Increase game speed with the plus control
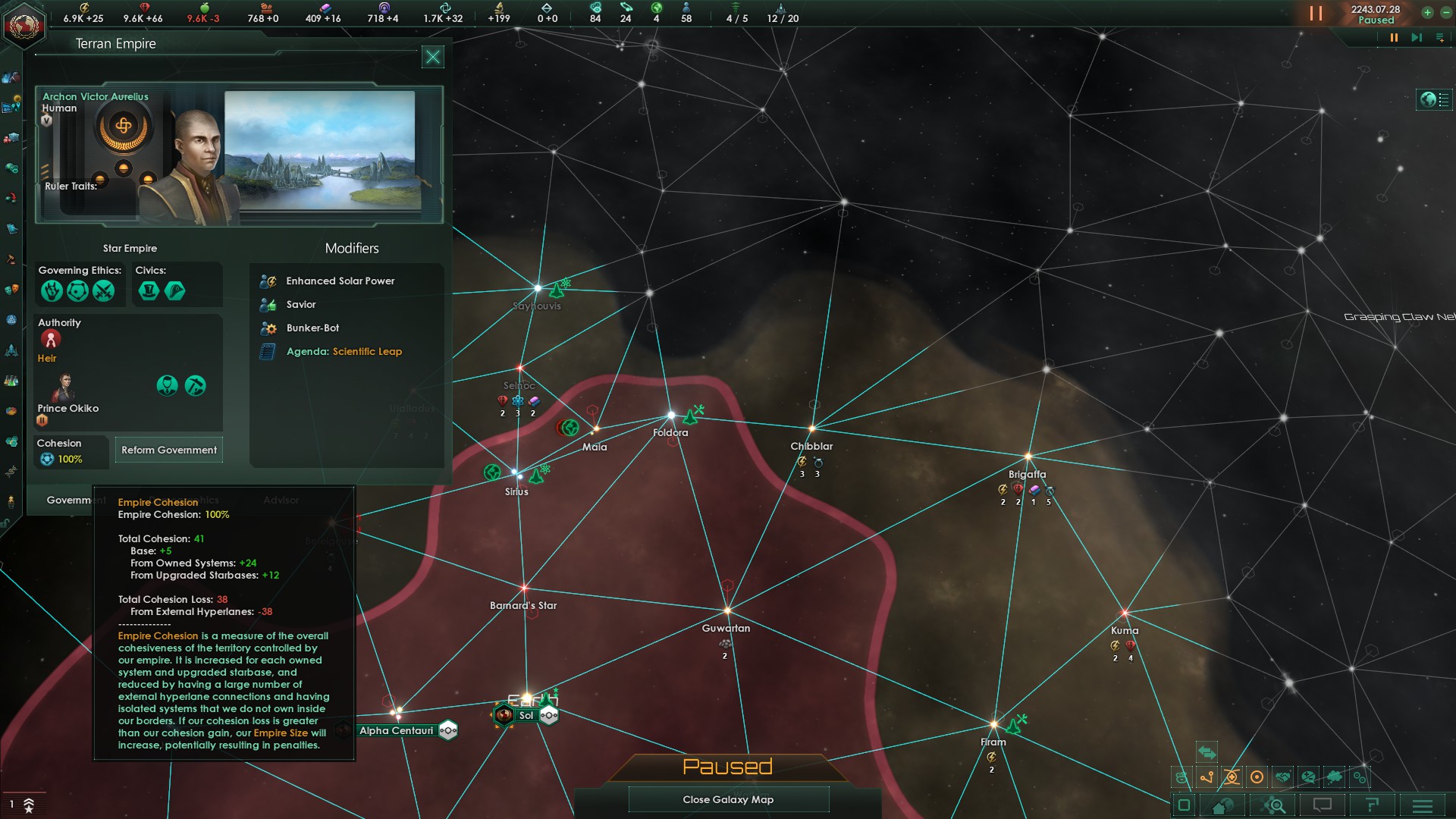1456x819 pixels. (x=1427, y=12)
